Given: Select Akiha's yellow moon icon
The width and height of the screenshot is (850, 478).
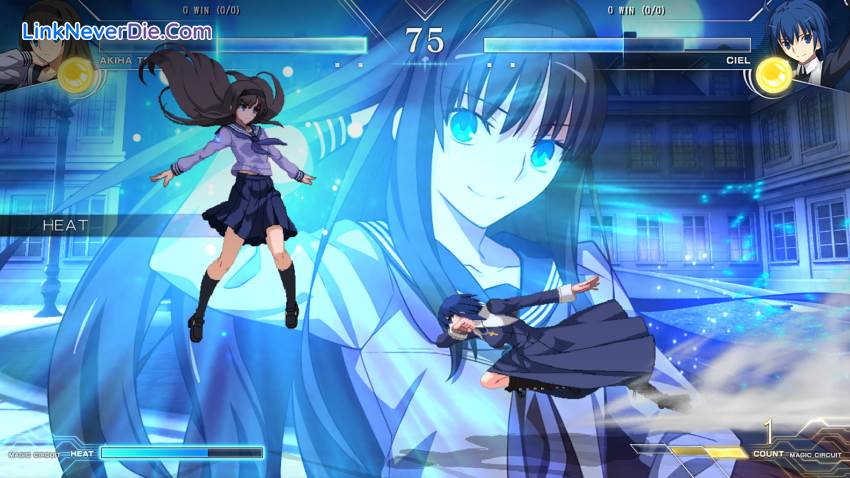Looking at the screenshot, I should click(x=77, y=75).
